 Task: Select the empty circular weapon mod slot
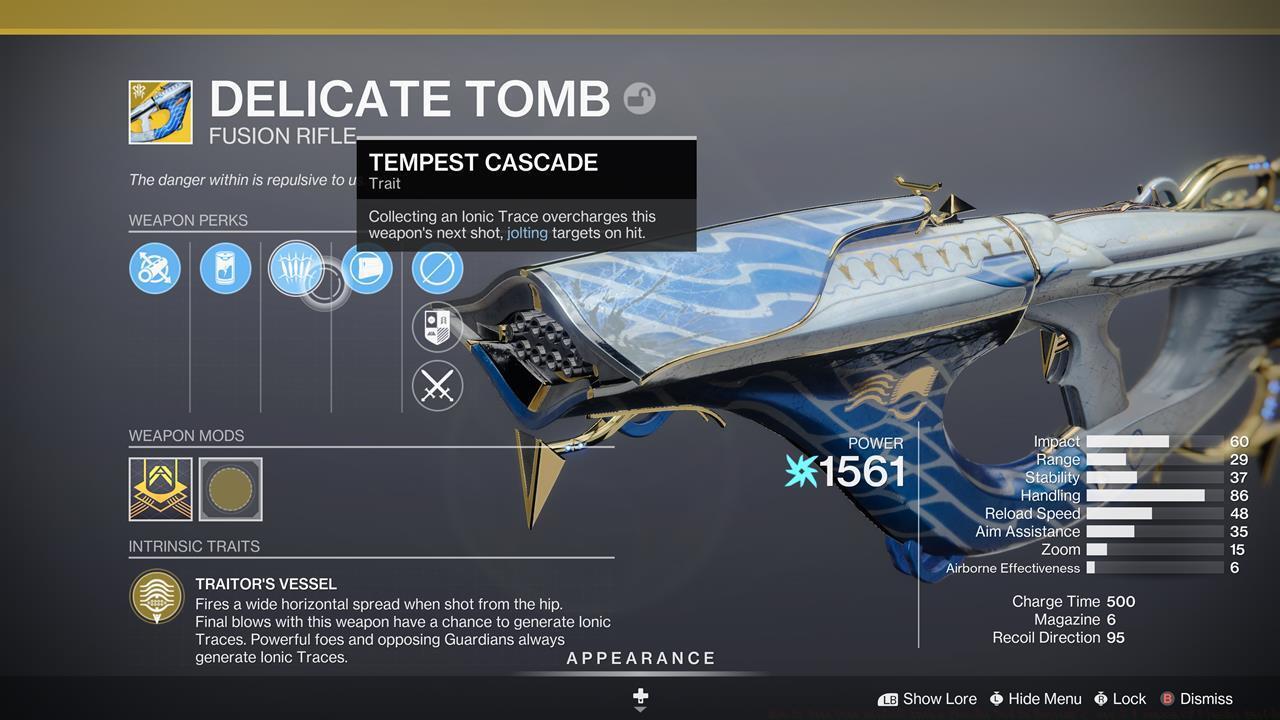(231, 488)
